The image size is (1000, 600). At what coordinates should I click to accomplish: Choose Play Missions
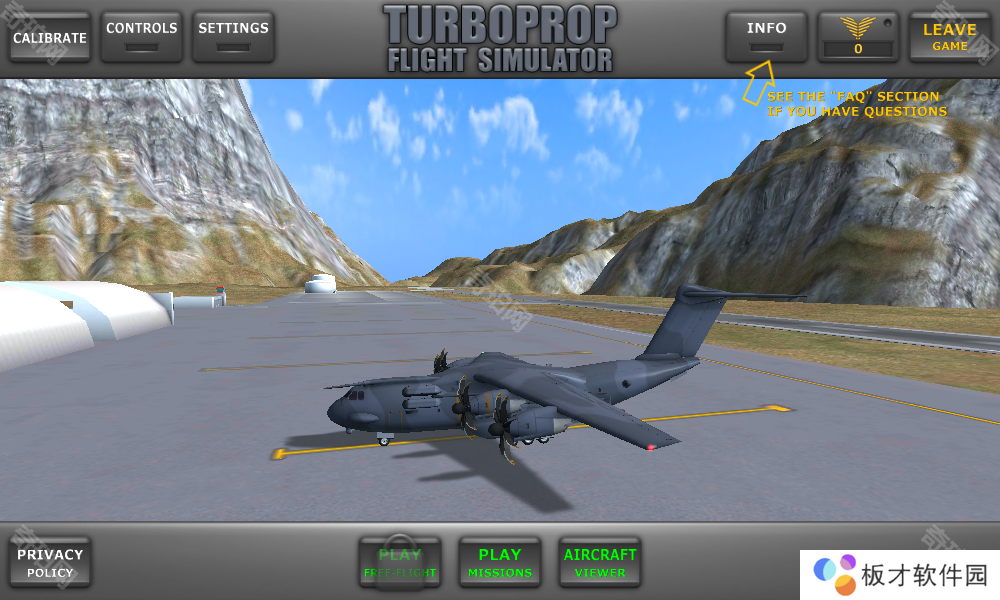coord(500,563)
